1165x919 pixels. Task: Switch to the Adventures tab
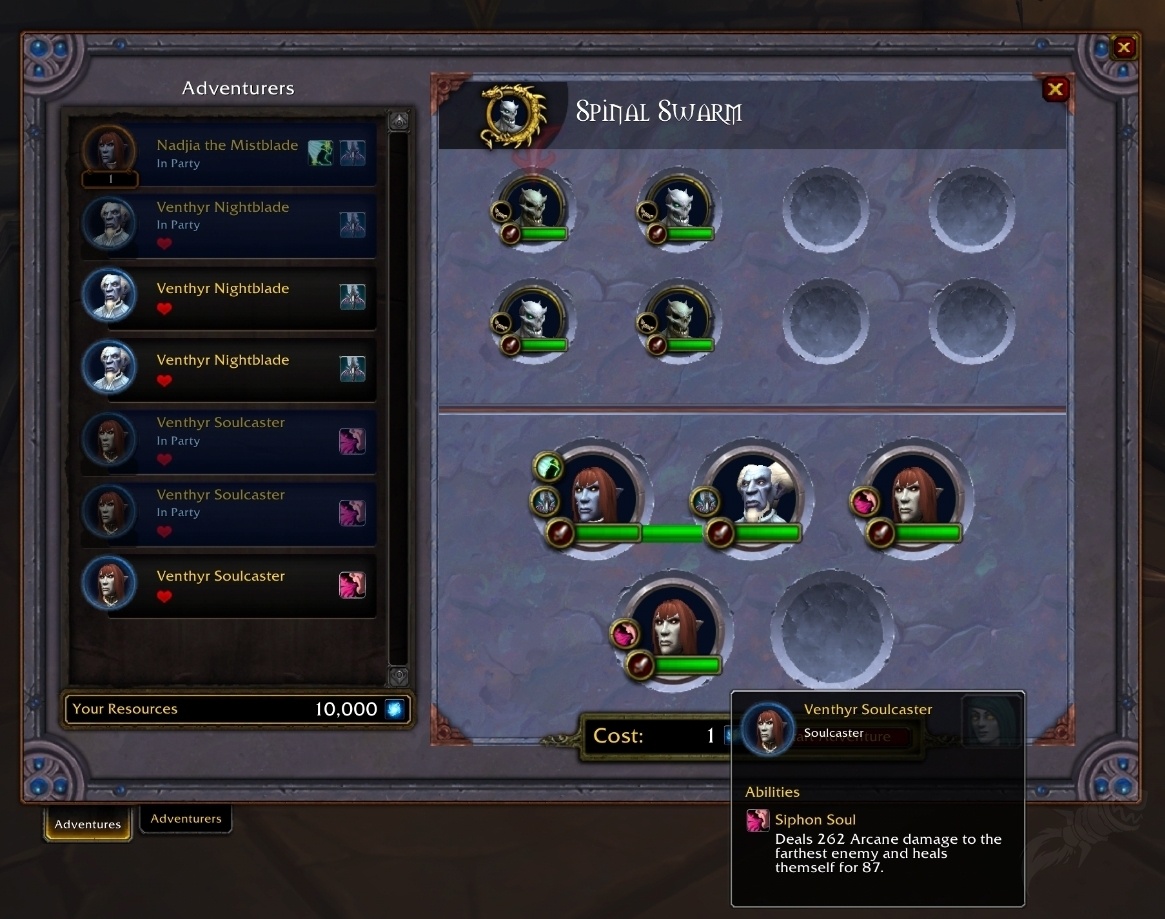click(88, 824)
